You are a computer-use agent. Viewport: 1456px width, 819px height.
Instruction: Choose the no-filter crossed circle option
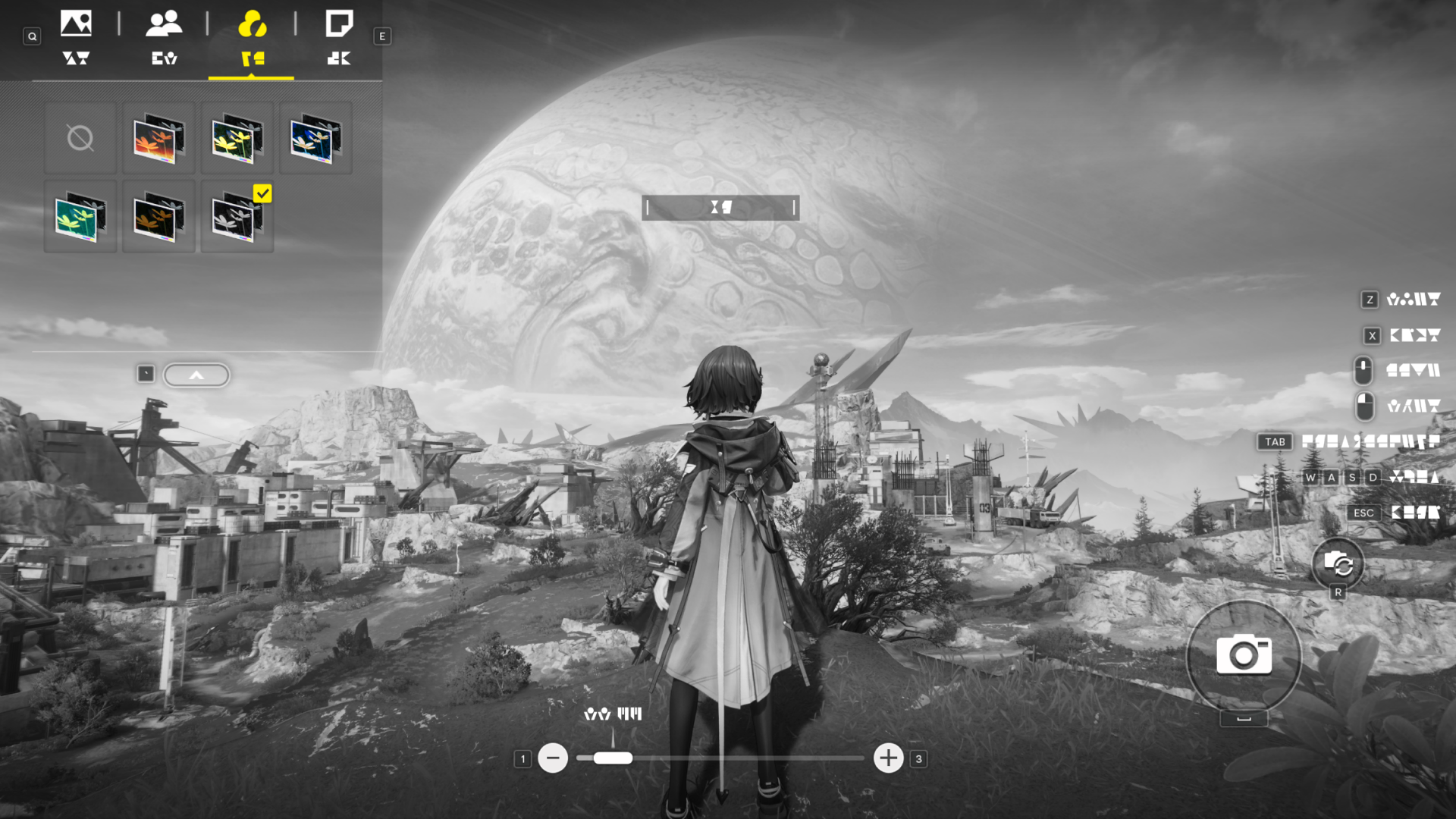tap(80, 138)
